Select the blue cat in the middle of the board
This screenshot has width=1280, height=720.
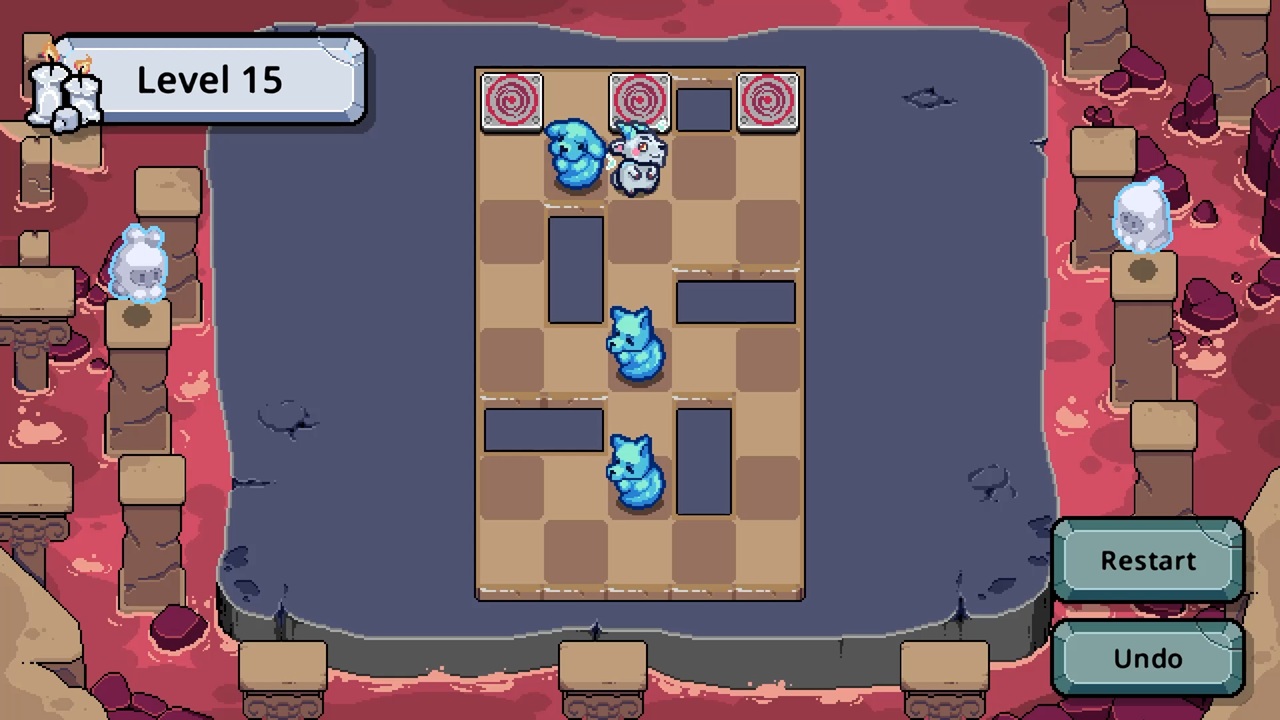coord(637,345)
